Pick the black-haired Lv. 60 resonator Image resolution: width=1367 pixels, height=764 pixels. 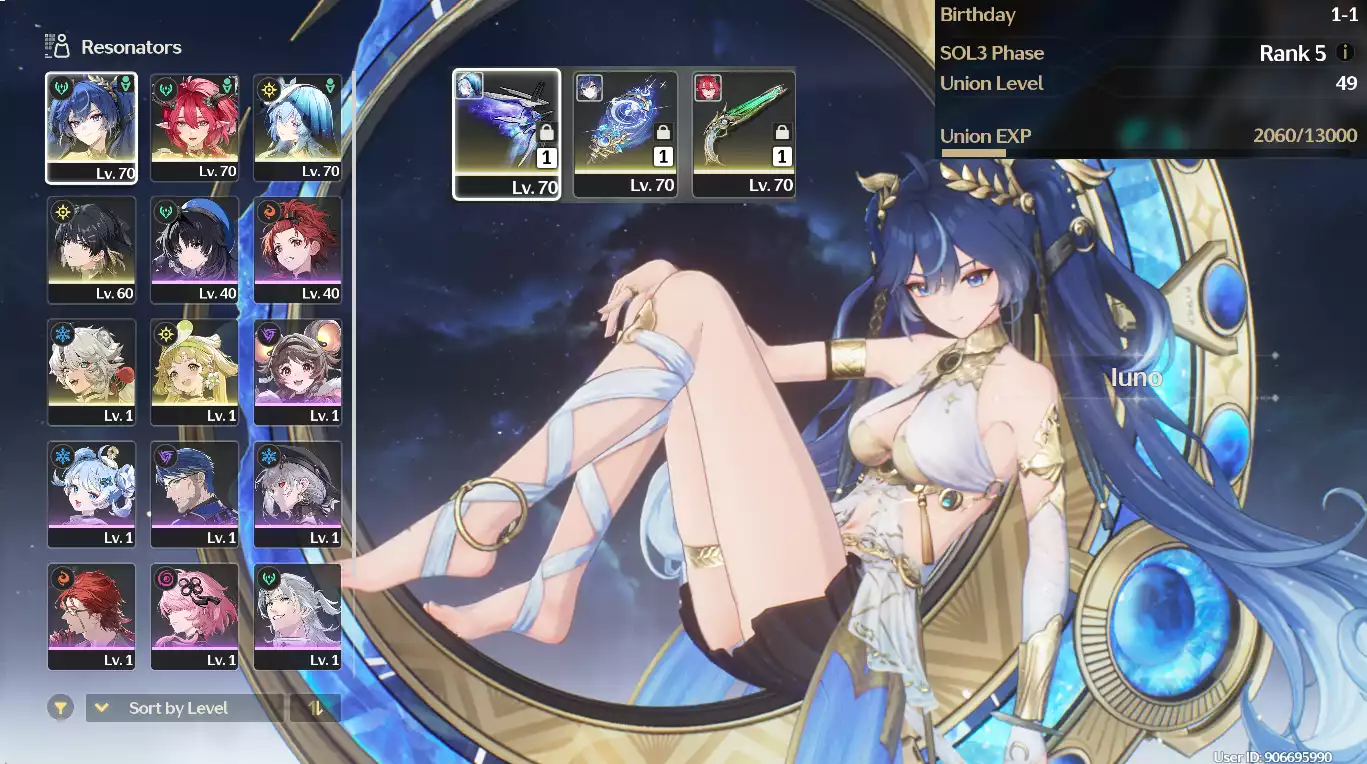[91, 249]
